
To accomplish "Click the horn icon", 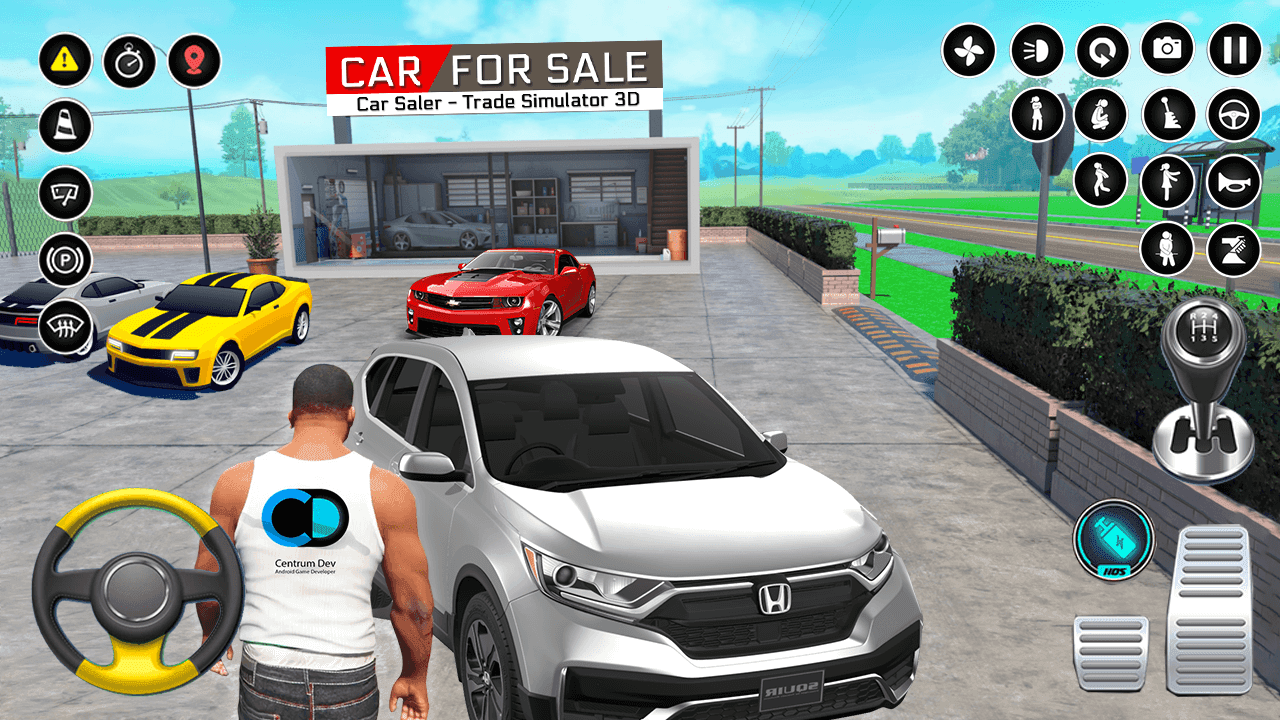I will click(1233, 181).
